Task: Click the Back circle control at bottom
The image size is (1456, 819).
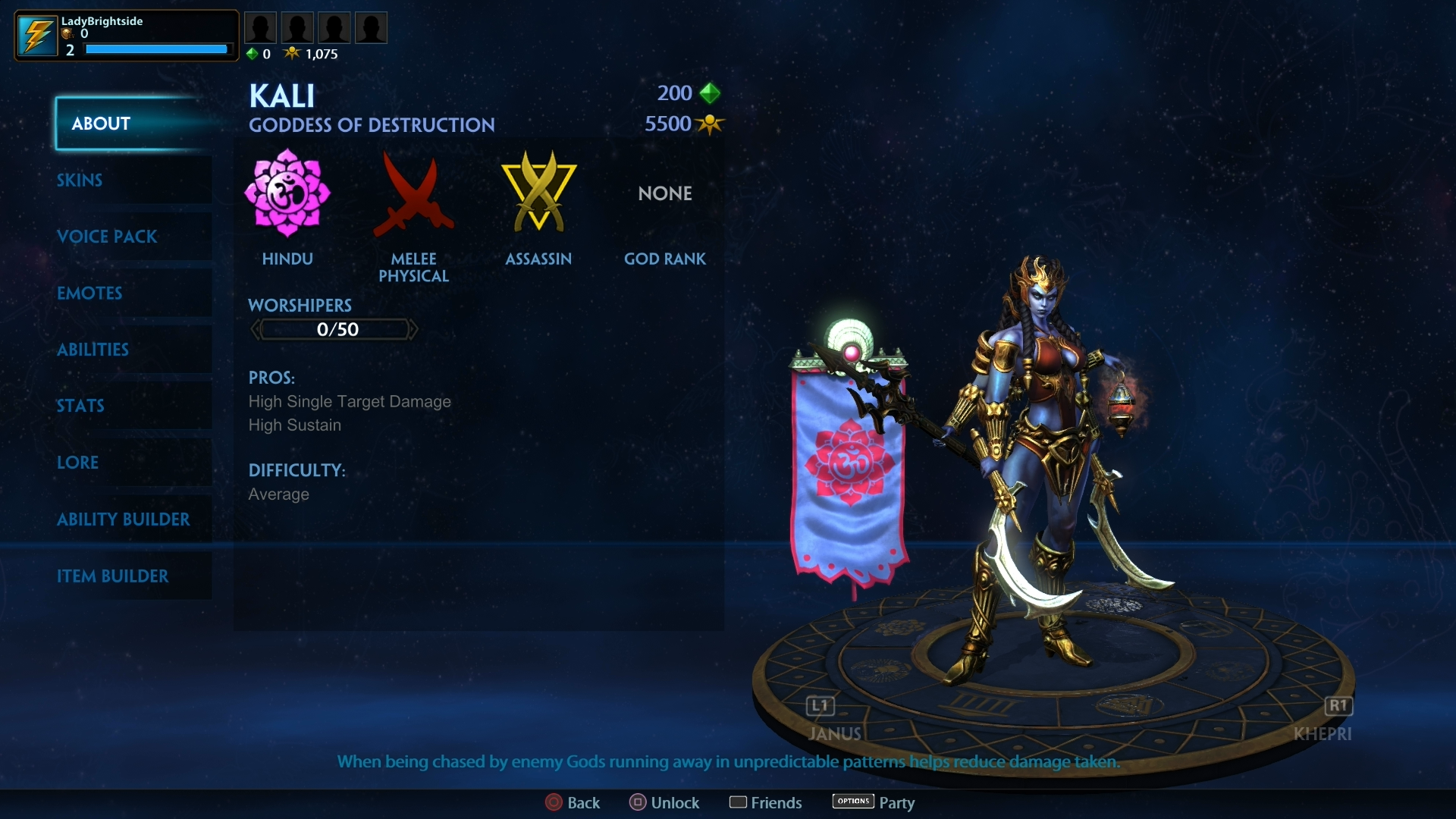Action: pos(553,802)
